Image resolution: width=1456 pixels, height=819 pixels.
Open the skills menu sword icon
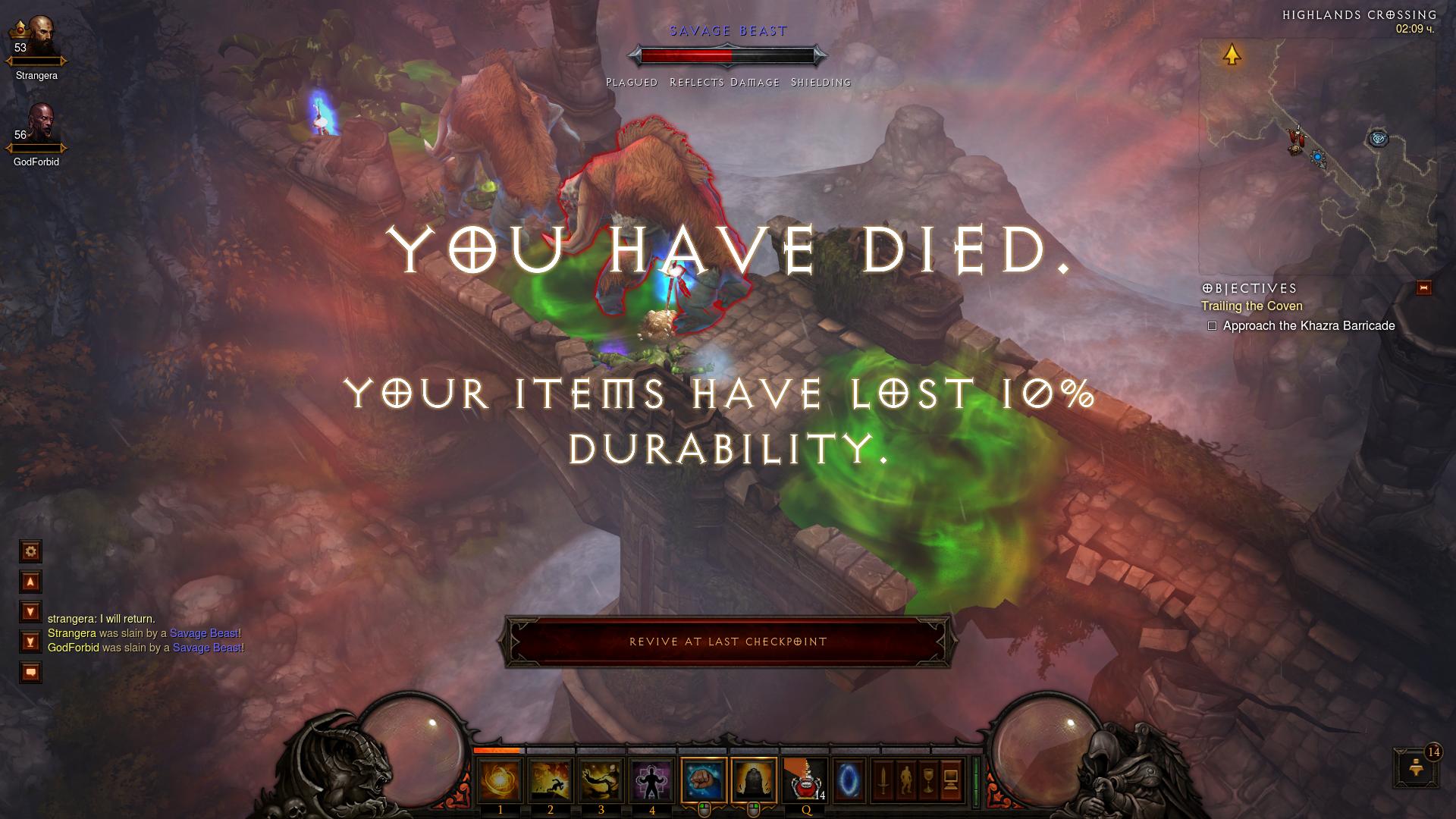click(882, 779)
